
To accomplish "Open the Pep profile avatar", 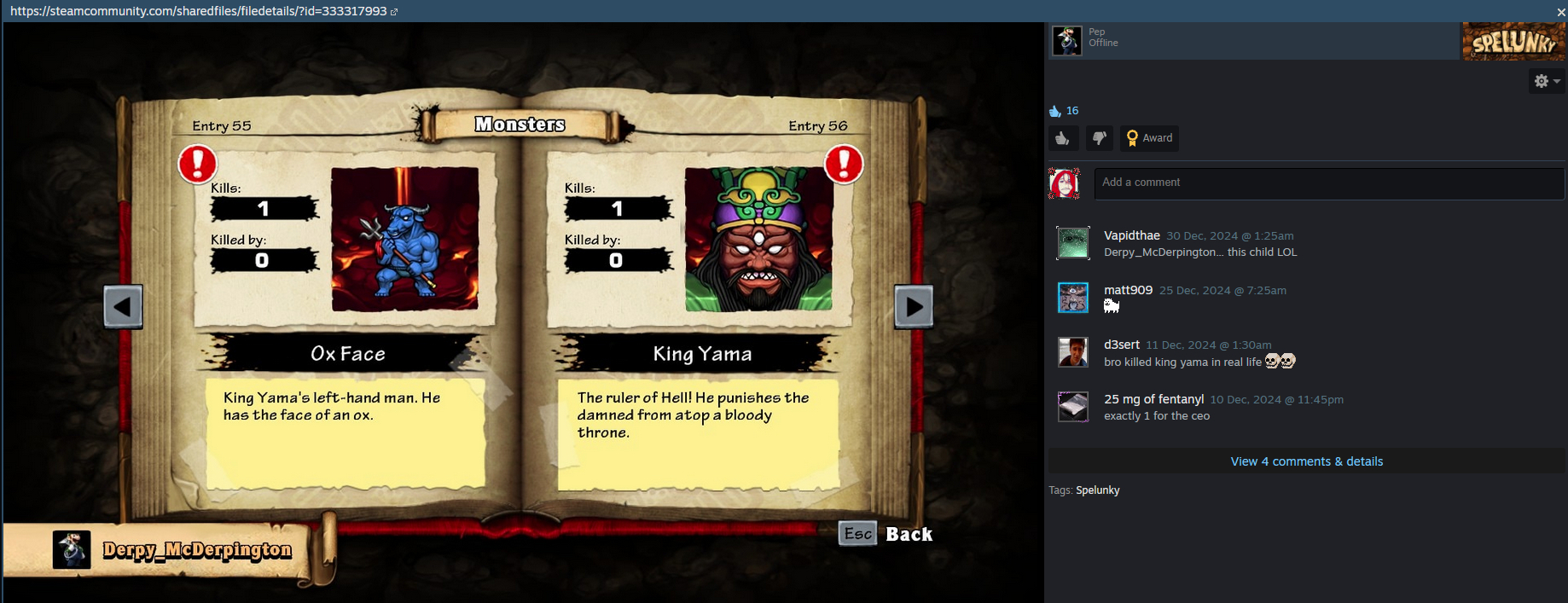I will point(1066,41).
